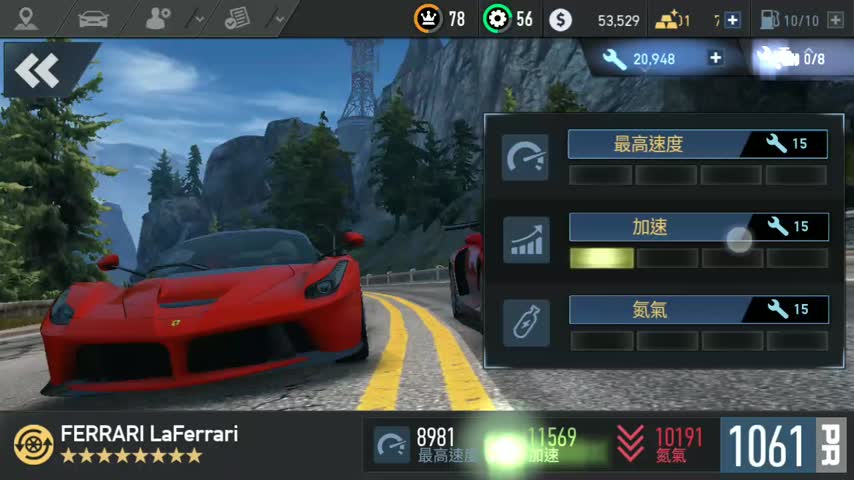This screenshot has width=854, height=480.
Task: Open the garage car tab
Action: point(93,18)
